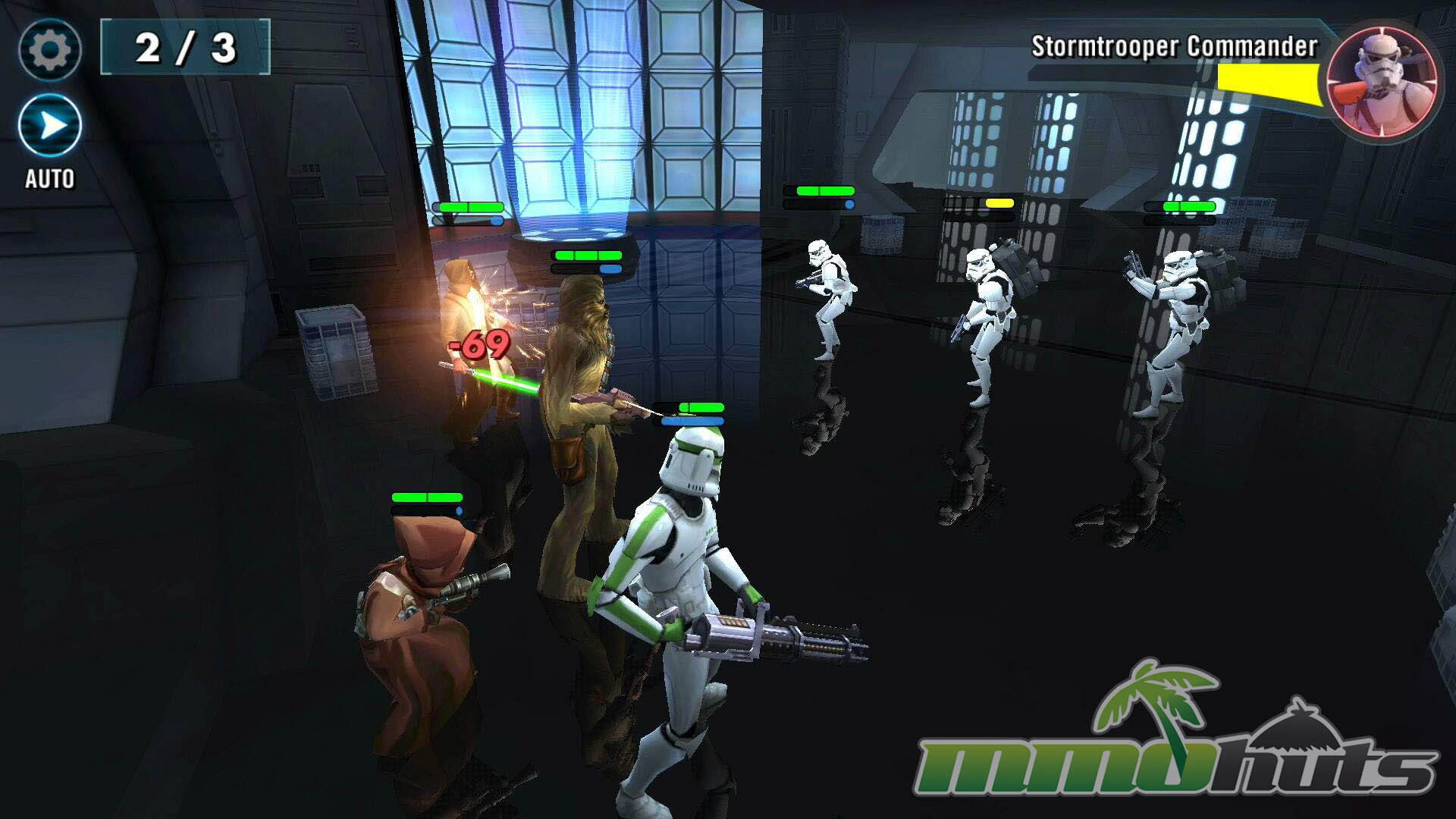The image size is (1456, 819).
Task: Toggle the AUTO battle button
Action: coord(50,126)
